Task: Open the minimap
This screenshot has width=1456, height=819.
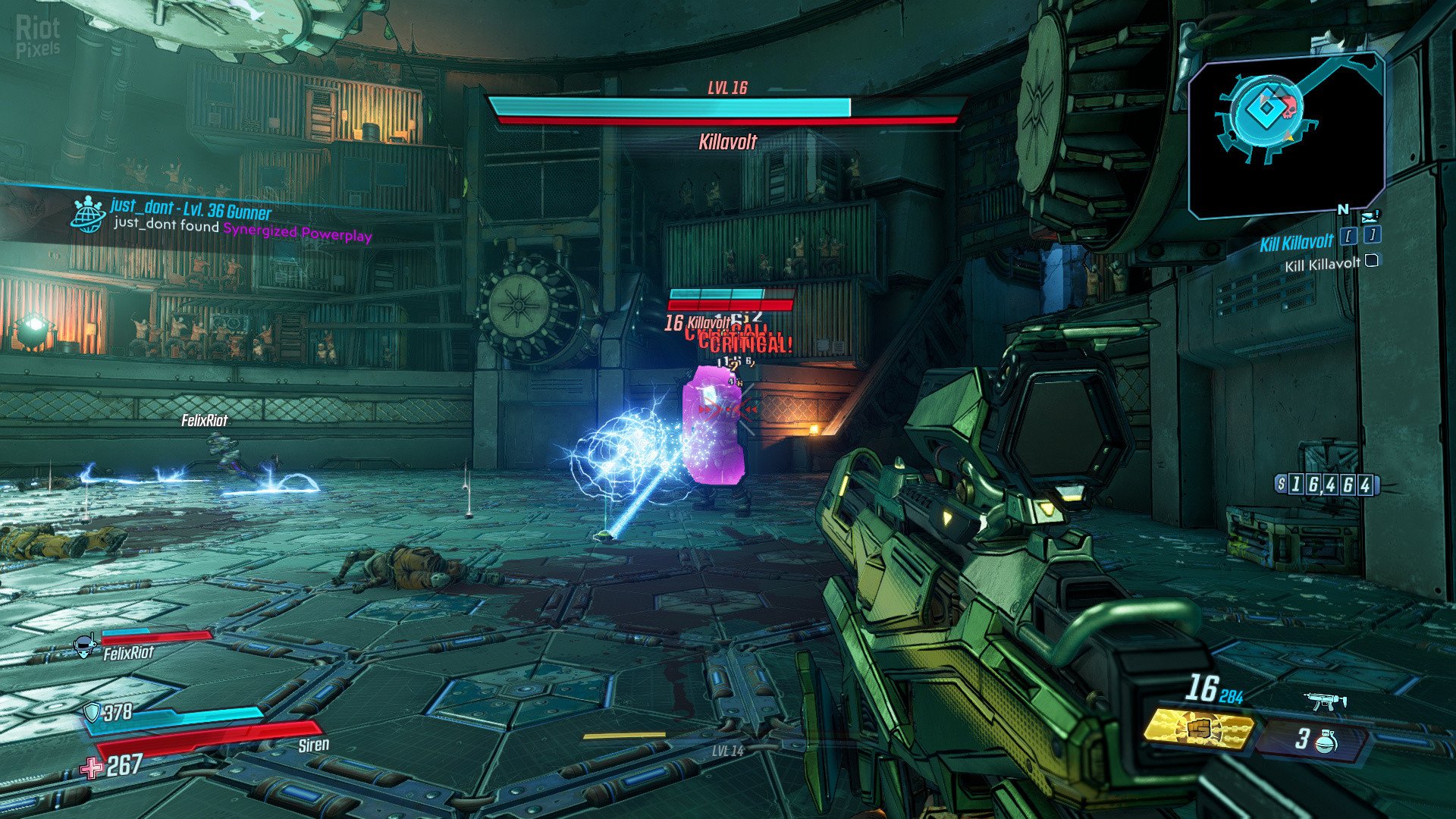Action: 1286,134
